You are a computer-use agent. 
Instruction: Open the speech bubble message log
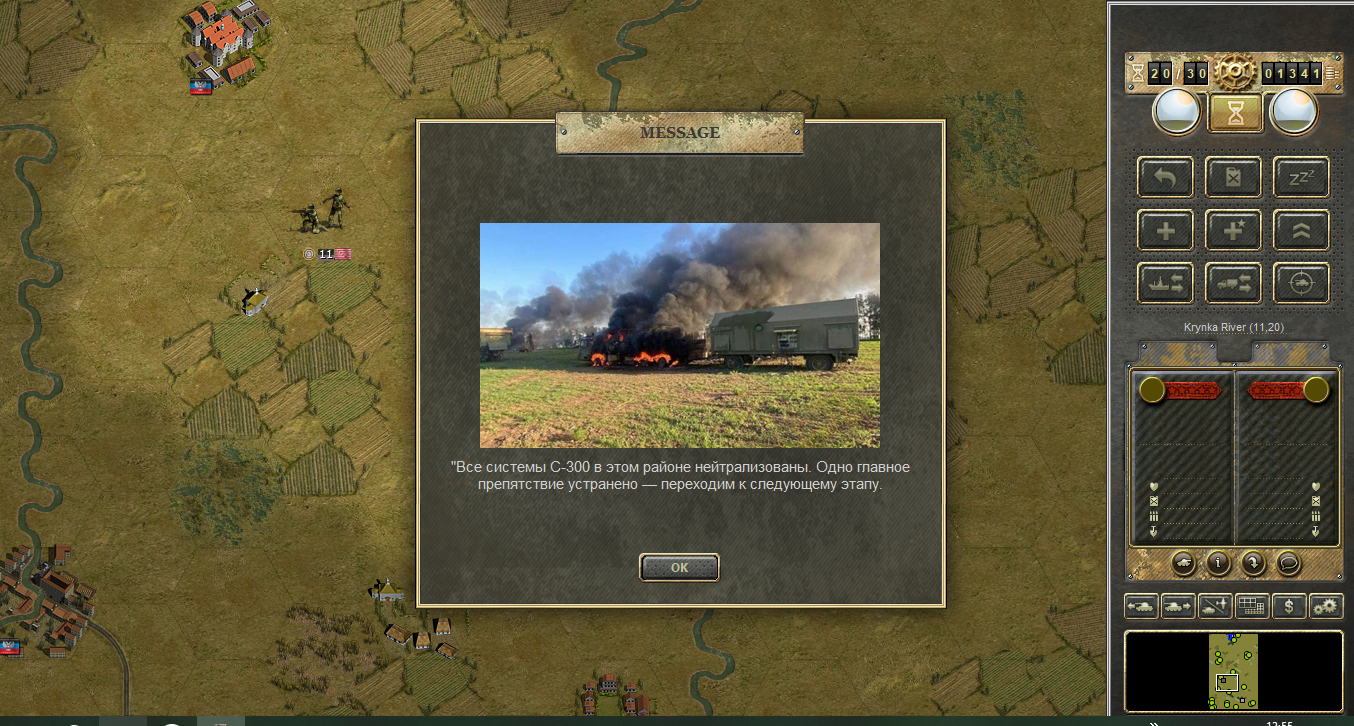click(1287, 563)
